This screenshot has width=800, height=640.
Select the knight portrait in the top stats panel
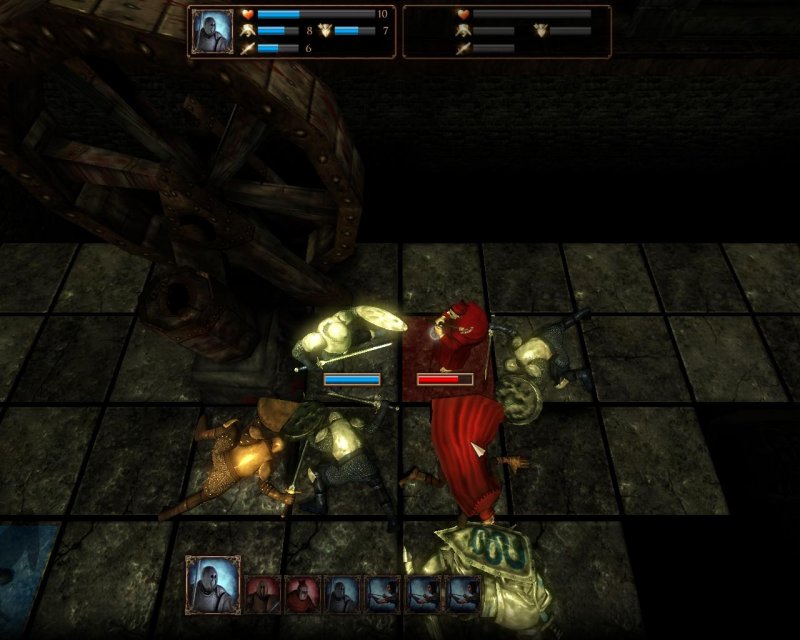tap(211, 31)
